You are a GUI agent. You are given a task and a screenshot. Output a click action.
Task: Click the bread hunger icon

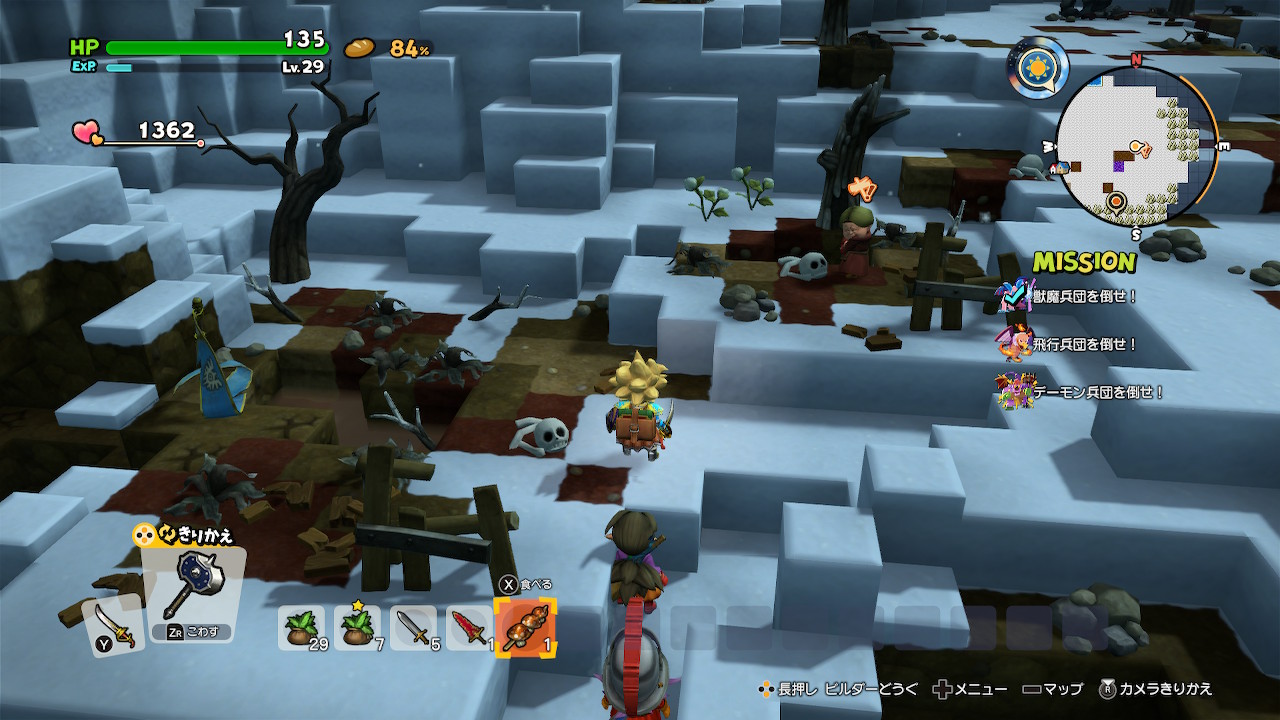(360, 47)
